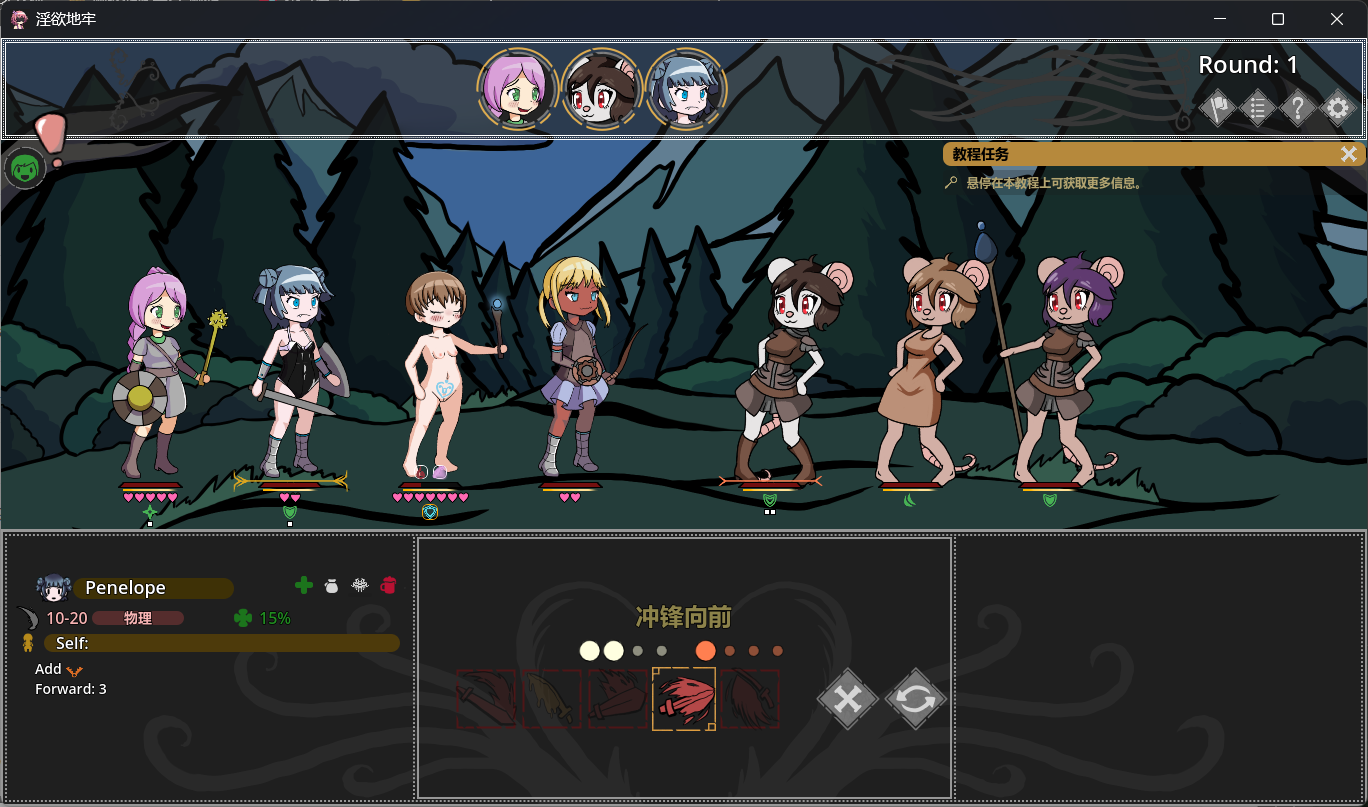
Task: Click the green face icon with exclamation bubble
Action: tap(24, 168)
